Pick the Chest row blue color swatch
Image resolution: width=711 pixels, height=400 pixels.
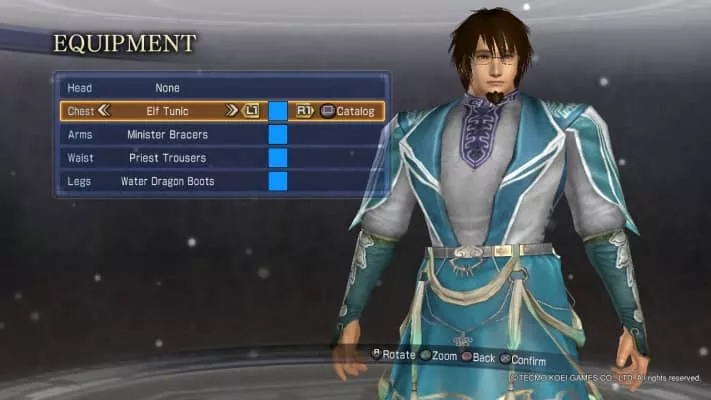pyautogui.click(x=278, y=111)
